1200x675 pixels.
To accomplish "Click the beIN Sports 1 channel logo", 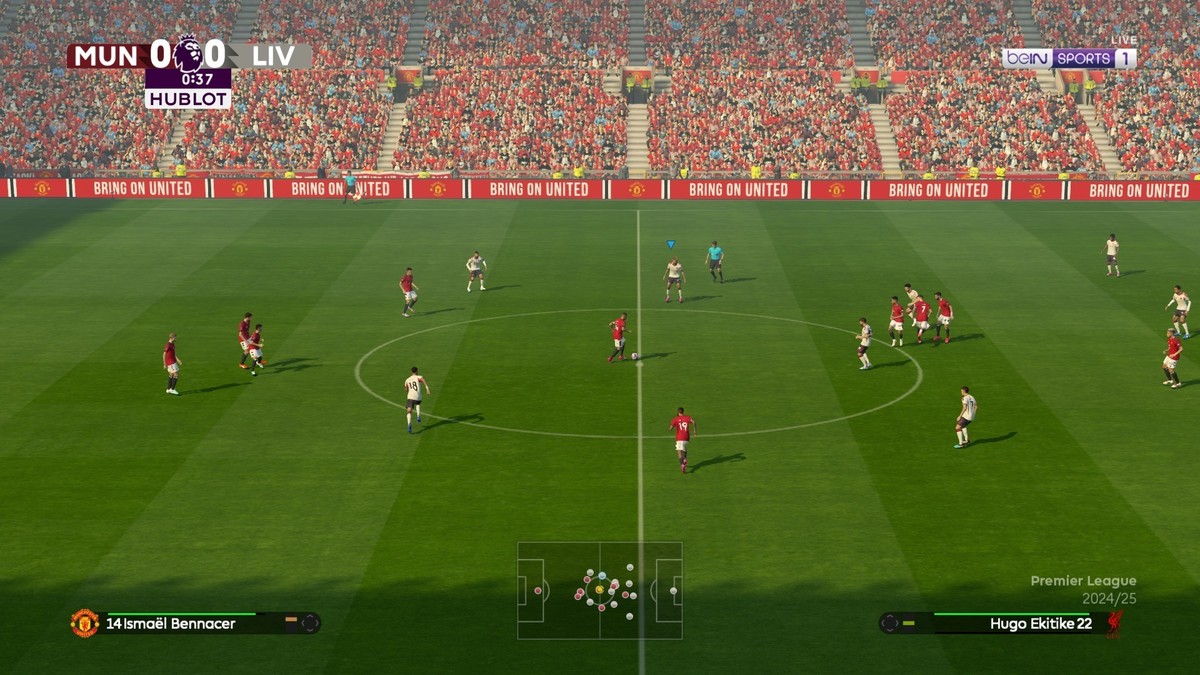I will point(1069,58).
